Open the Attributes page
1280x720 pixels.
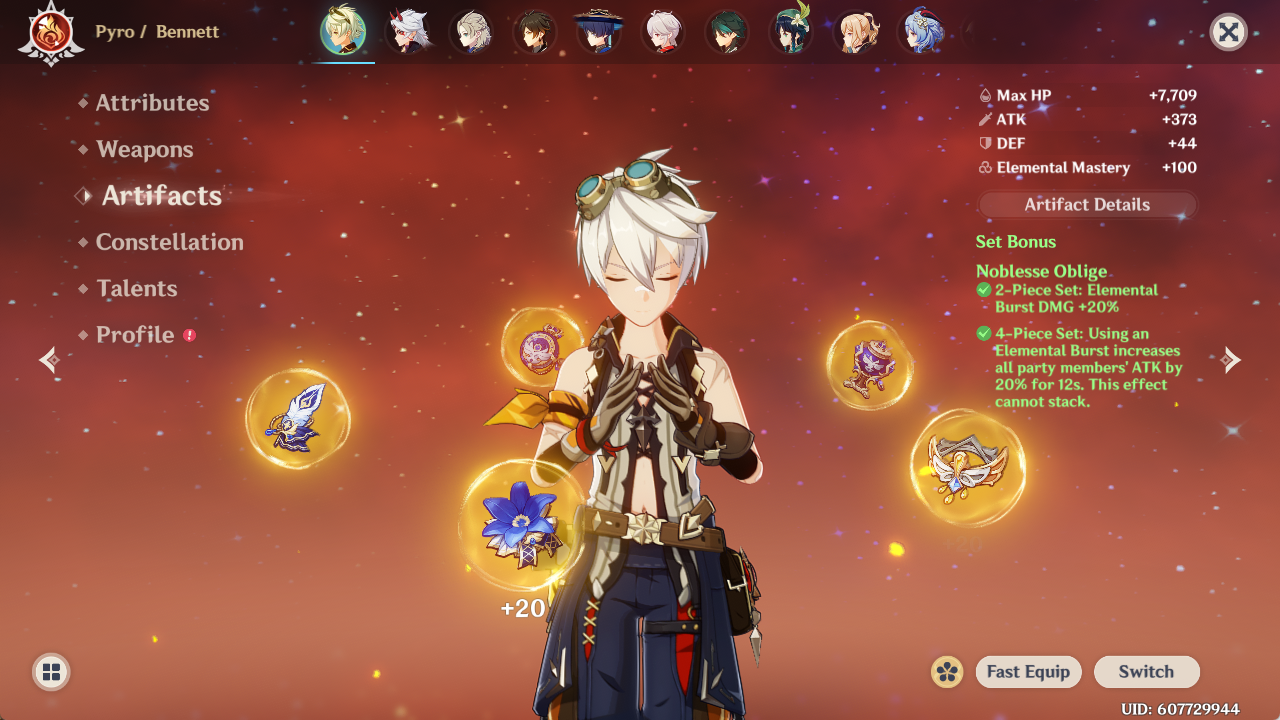[152, 103]
